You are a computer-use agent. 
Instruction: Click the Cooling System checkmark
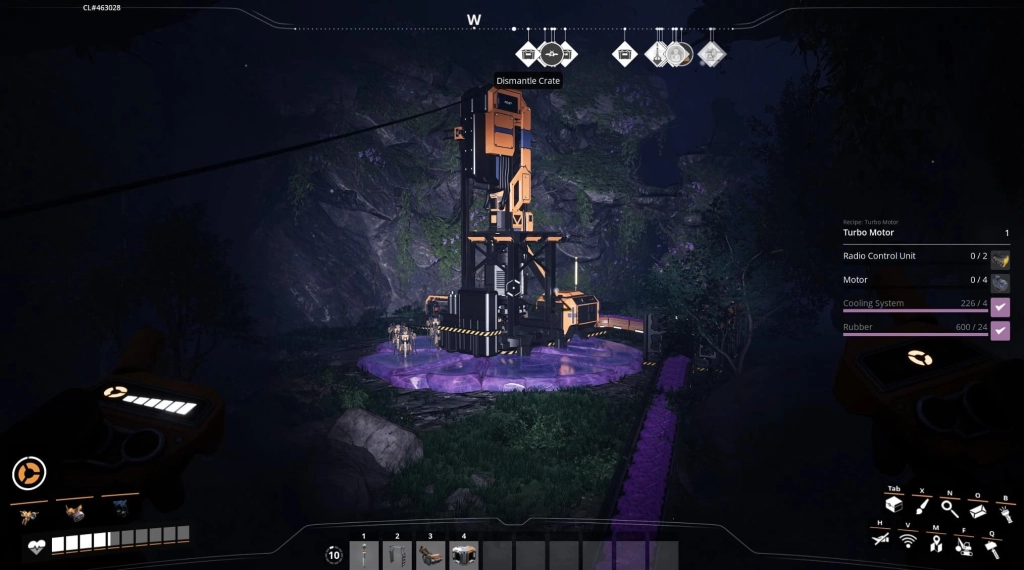1000,307
